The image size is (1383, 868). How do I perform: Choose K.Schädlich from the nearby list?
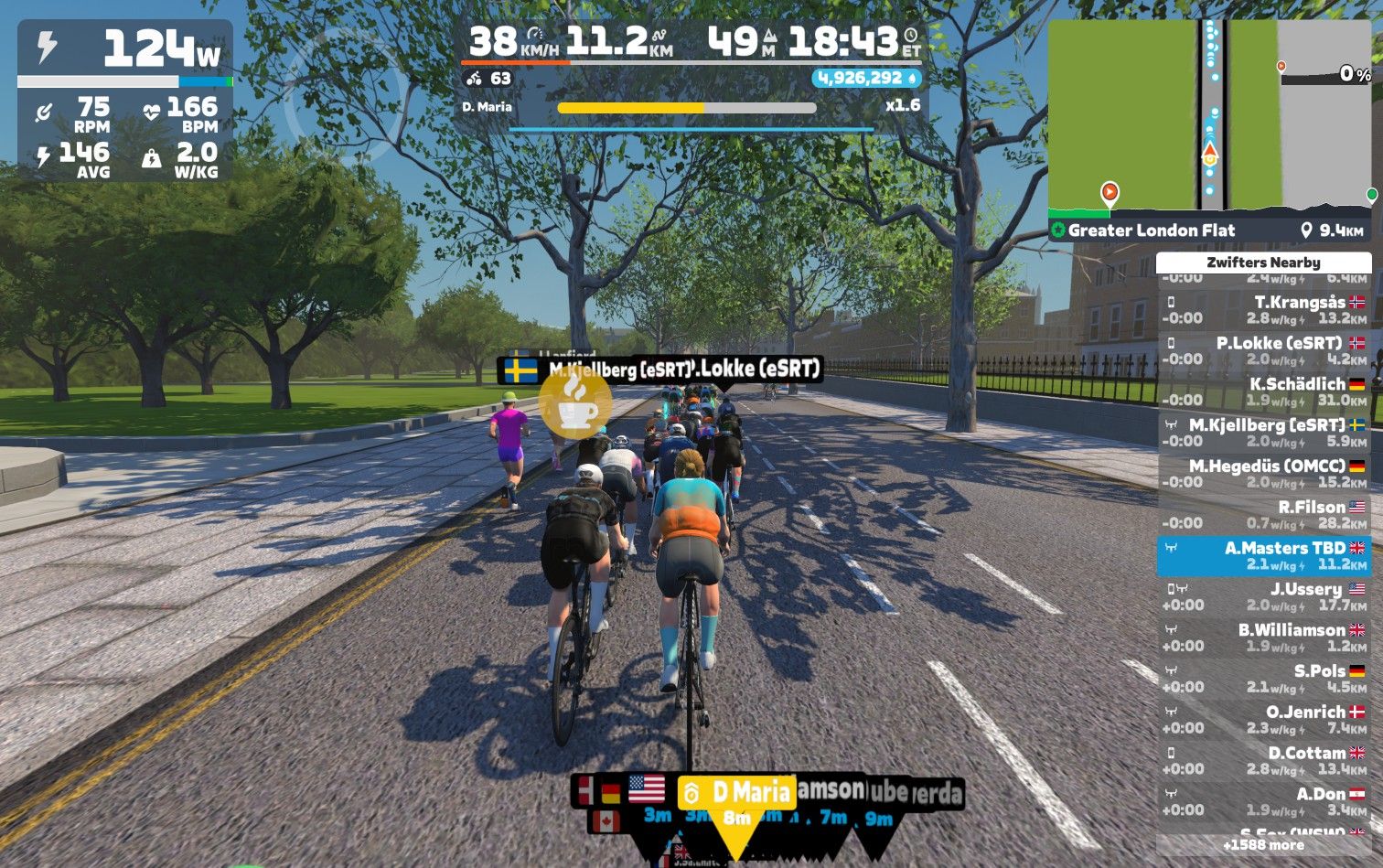pos(1264,392)
